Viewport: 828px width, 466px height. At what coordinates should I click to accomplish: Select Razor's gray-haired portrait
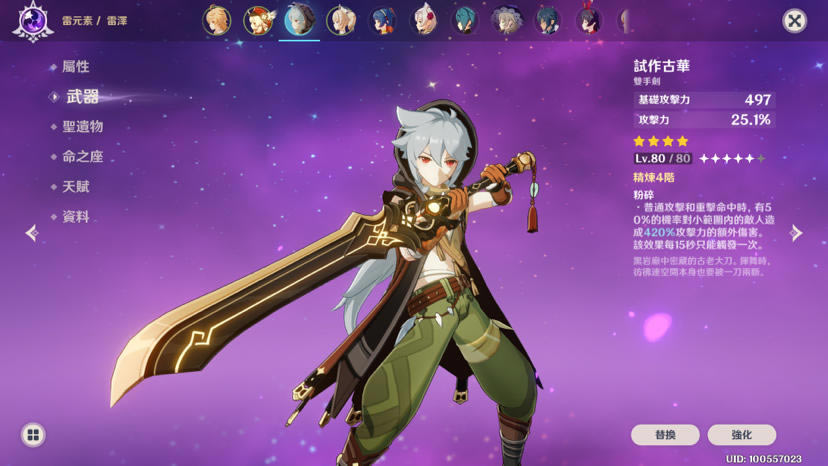pos(299,20)
